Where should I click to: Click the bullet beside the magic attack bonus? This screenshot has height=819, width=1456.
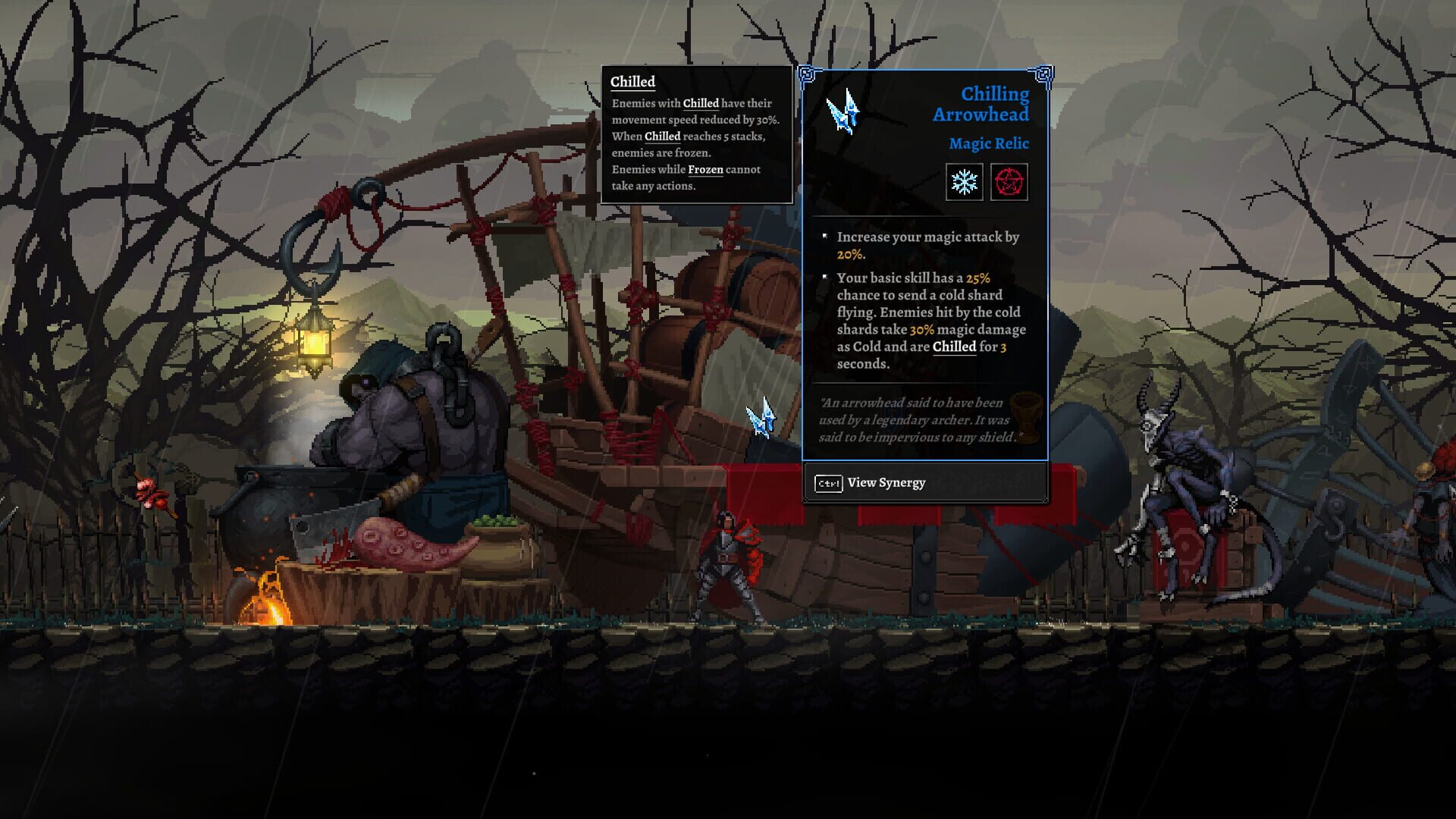coord(824,236)
